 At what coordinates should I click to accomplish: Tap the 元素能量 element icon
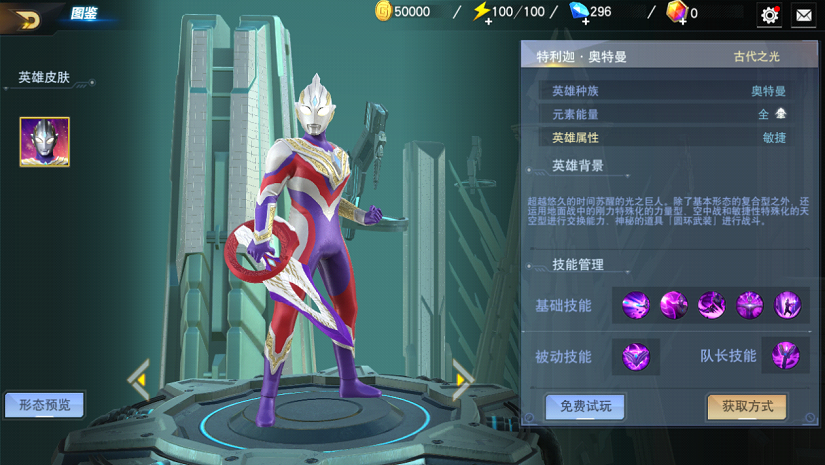pos(781,114)
